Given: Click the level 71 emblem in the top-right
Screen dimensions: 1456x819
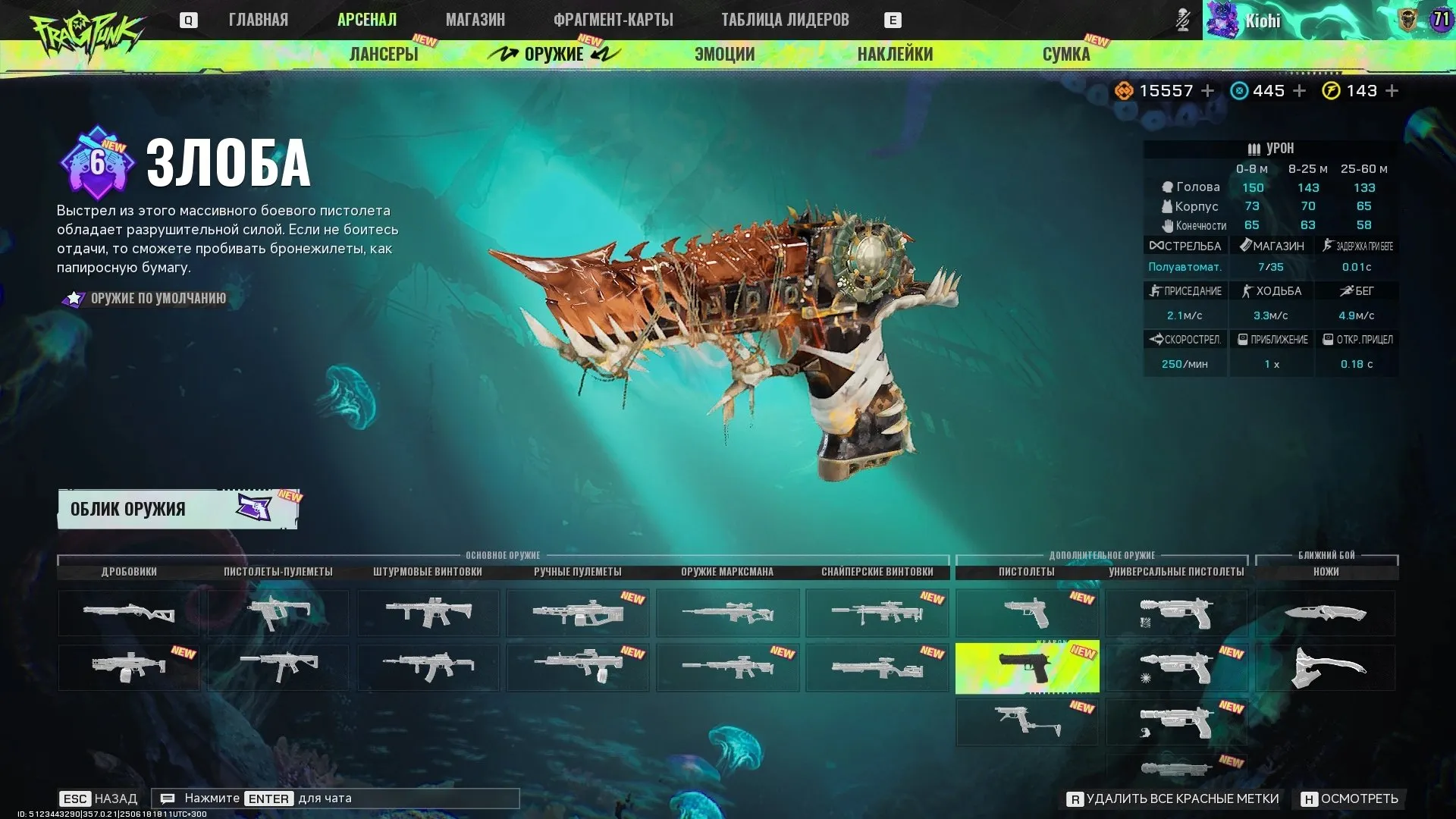Looking at the screenshot, I should point(1442,20).
